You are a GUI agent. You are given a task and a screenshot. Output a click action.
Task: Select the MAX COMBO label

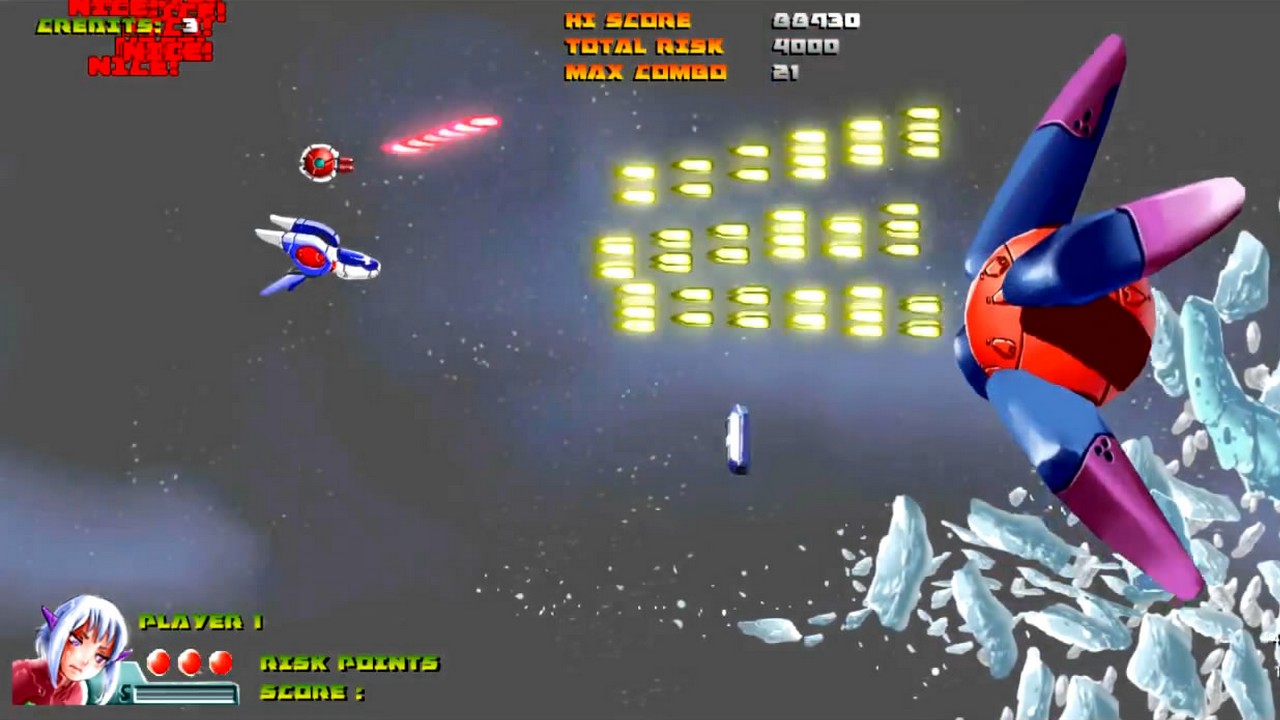click(x=645, y=71)
